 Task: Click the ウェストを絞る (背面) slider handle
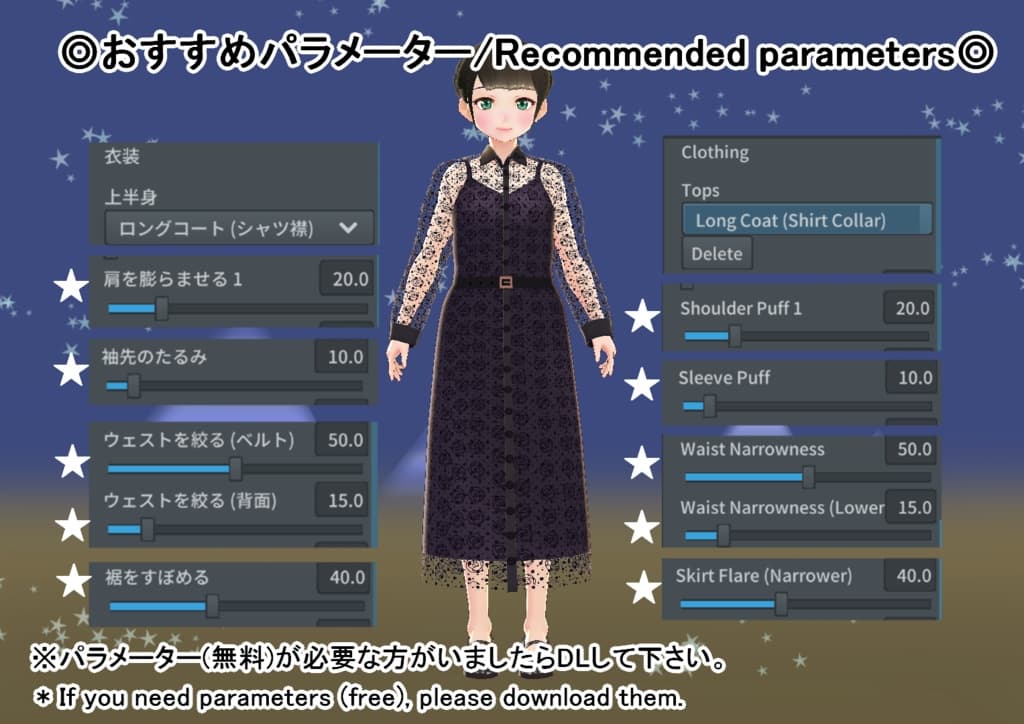[147, 529]
